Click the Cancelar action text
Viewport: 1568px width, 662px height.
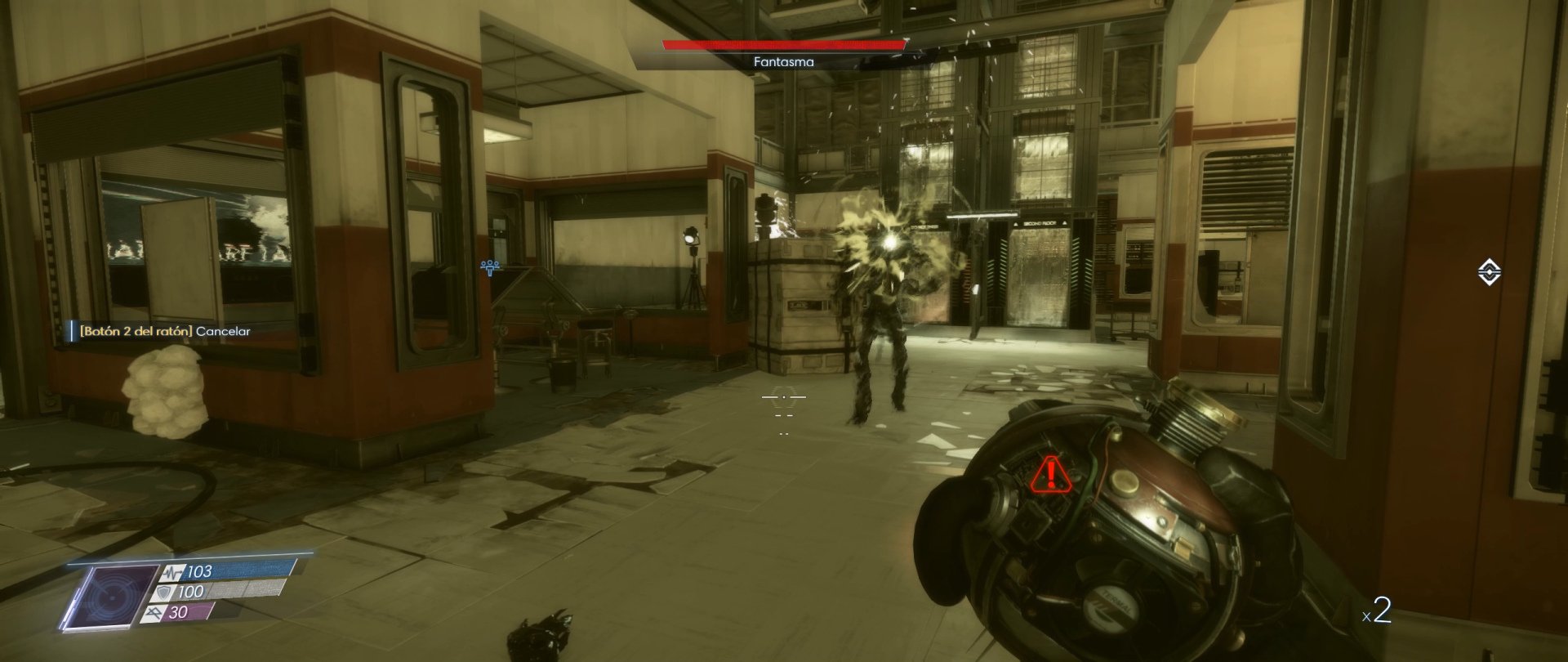(x=222, y=333)
